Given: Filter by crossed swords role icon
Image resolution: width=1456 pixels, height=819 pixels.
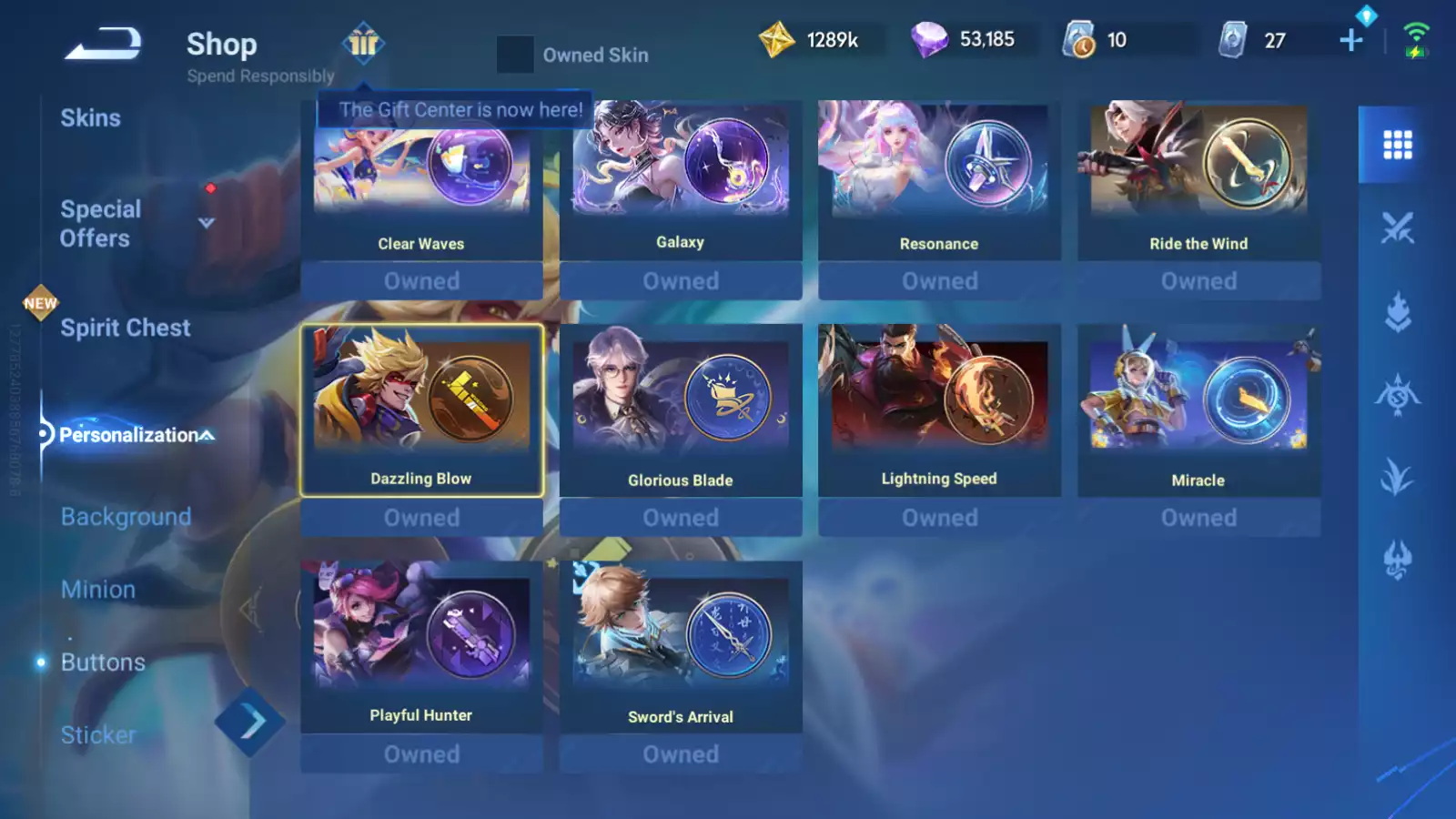Looking at the screenshot, I should [x=1397, y=227].
